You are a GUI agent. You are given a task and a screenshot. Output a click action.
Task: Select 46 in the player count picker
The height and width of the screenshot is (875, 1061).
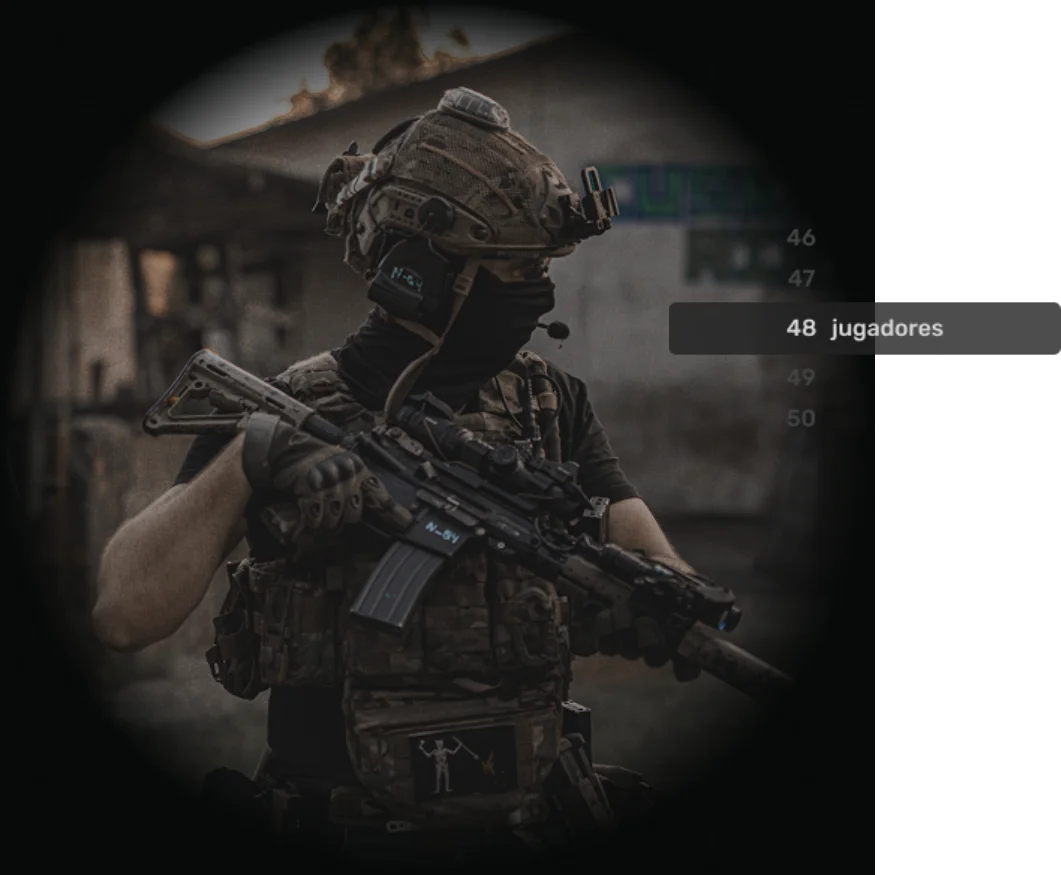tap(801, 238)
